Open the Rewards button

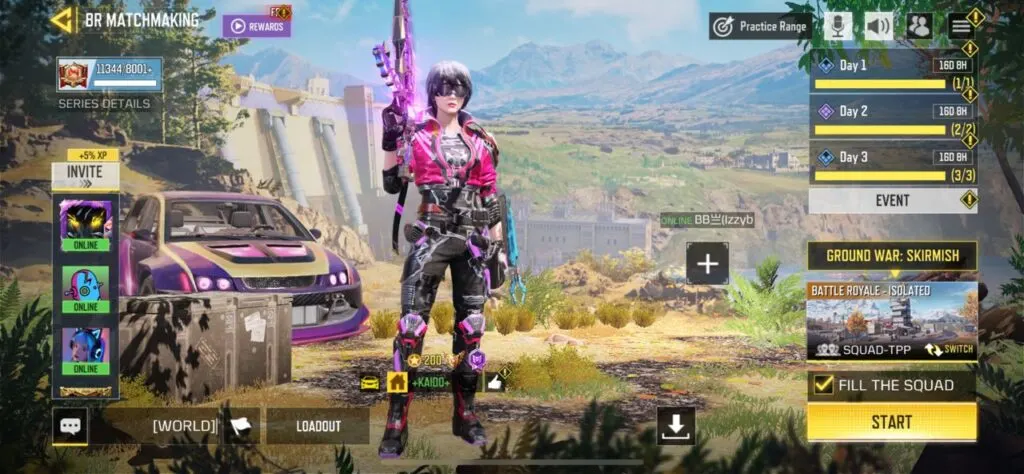tap(257, 25)
